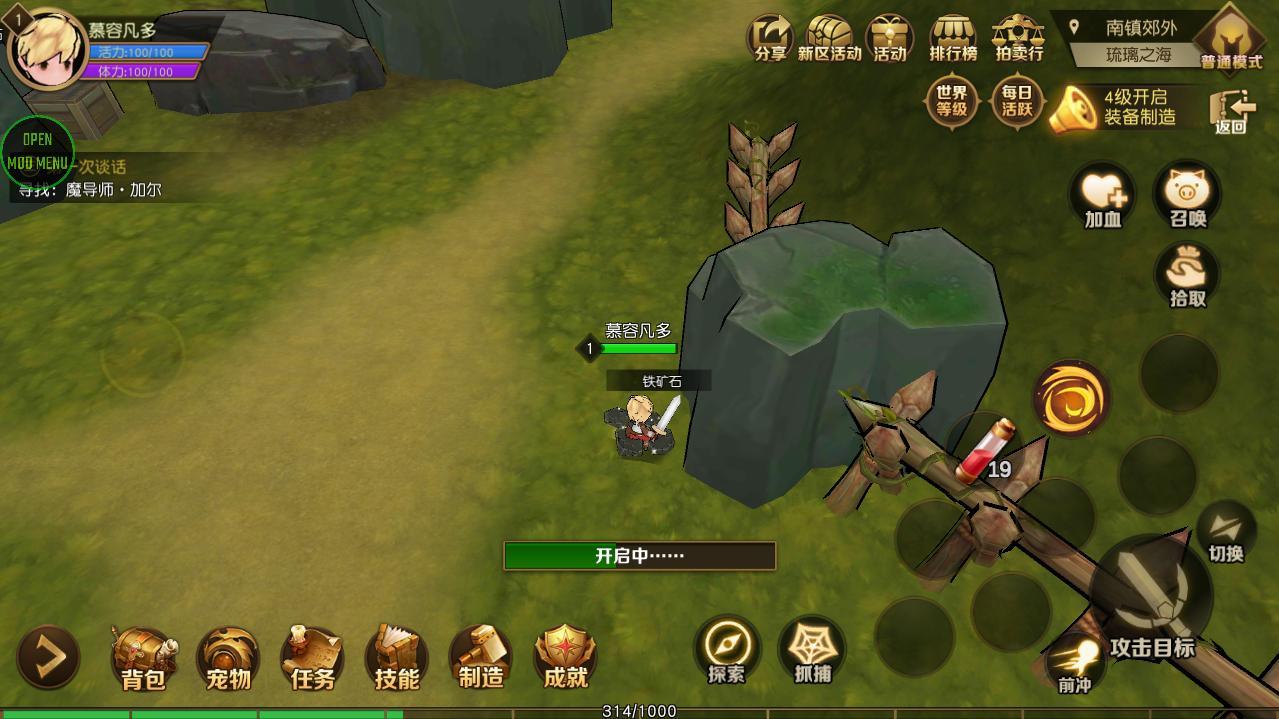Open the 技能 skills book
Viewport: 1279px width, 719px height.
coord(397,657)
